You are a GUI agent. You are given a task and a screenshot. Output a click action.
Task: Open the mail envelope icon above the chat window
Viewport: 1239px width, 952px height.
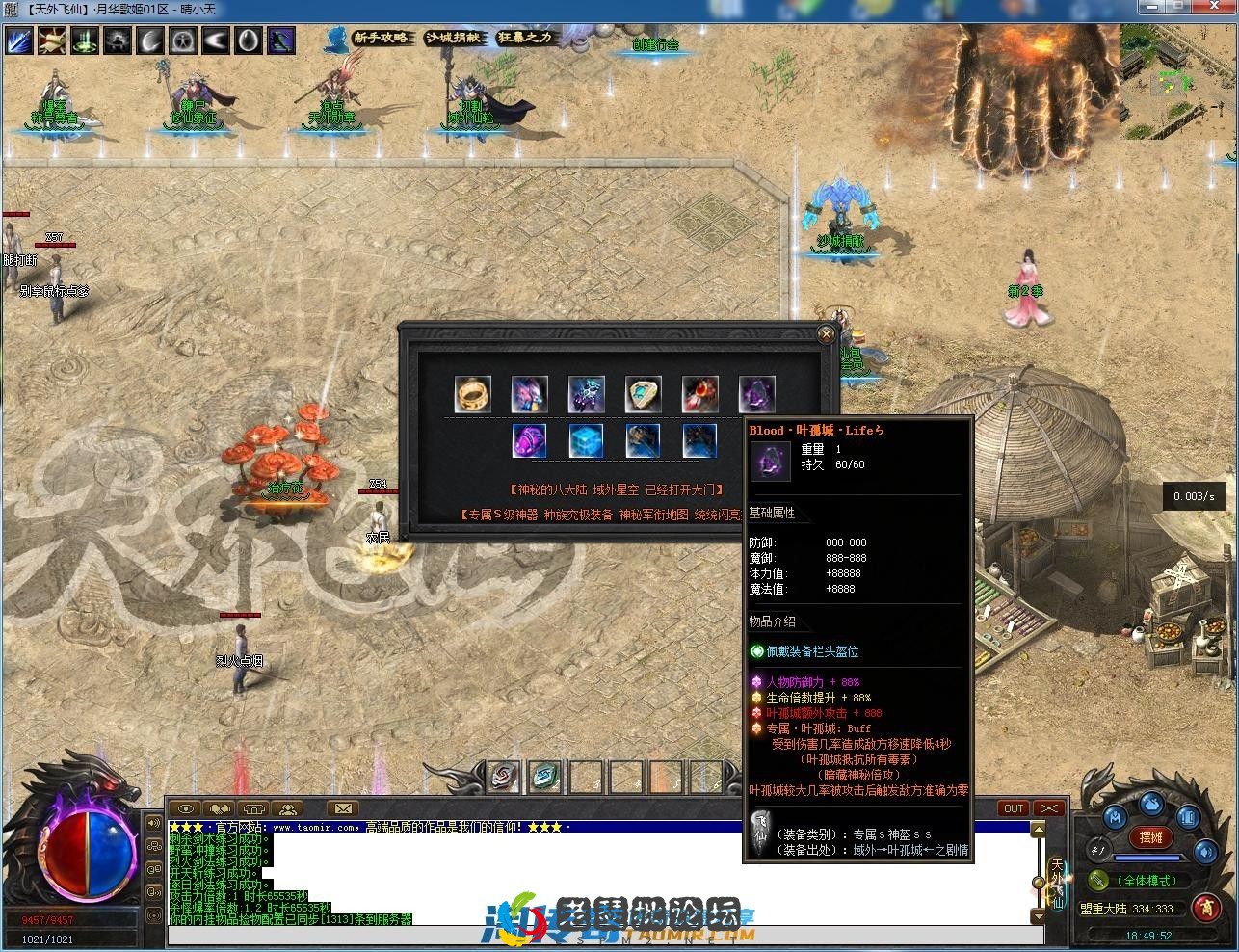point(344,808)
